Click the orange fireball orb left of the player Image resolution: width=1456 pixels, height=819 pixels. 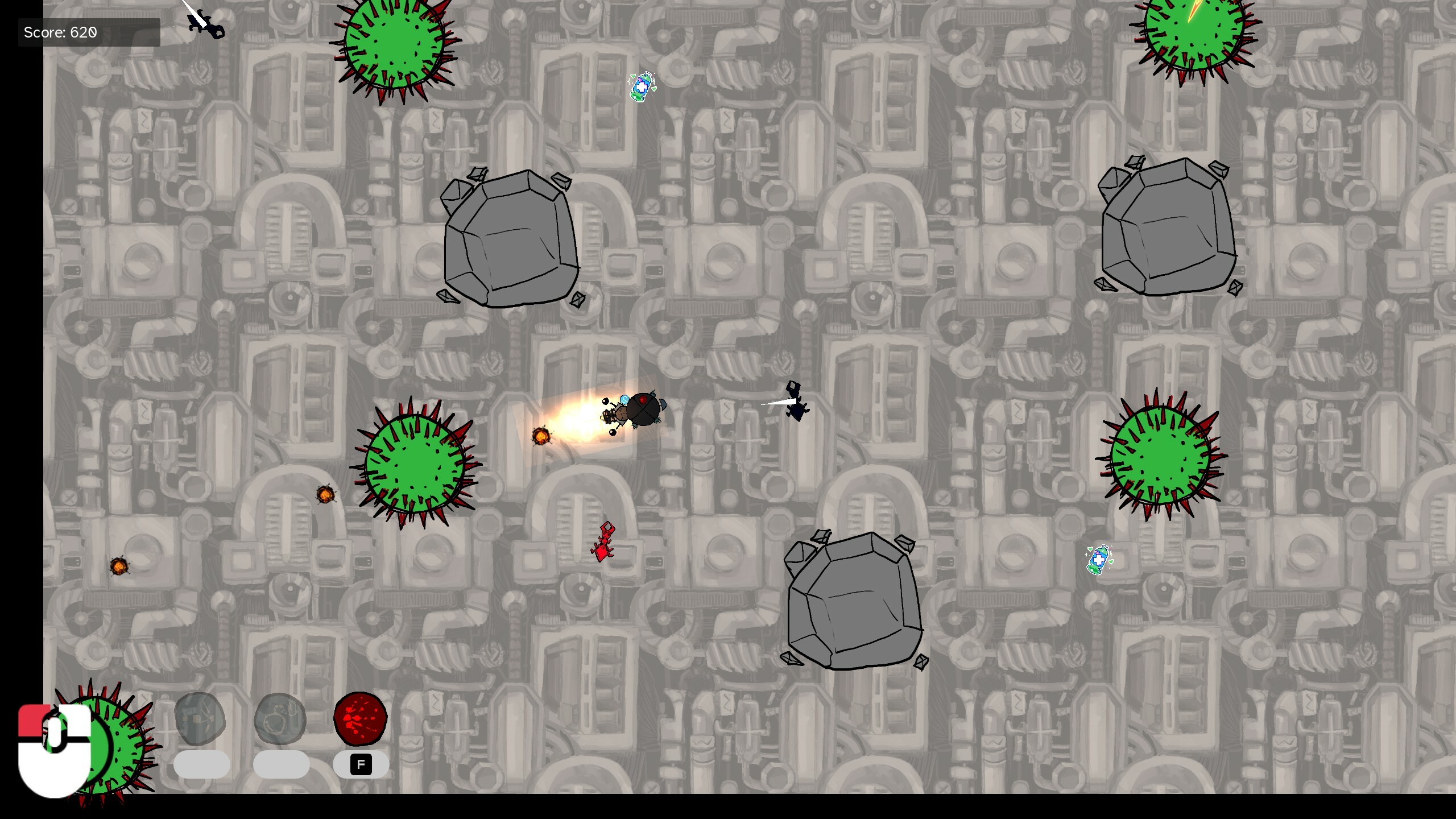(x=541, y=435)
